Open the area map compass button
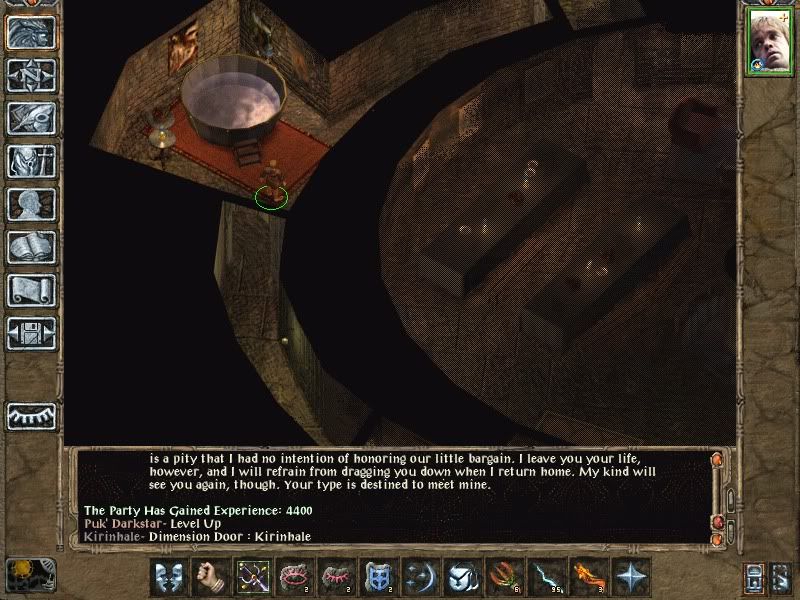The height and width of the screenshot is (600, 800). 31,76
